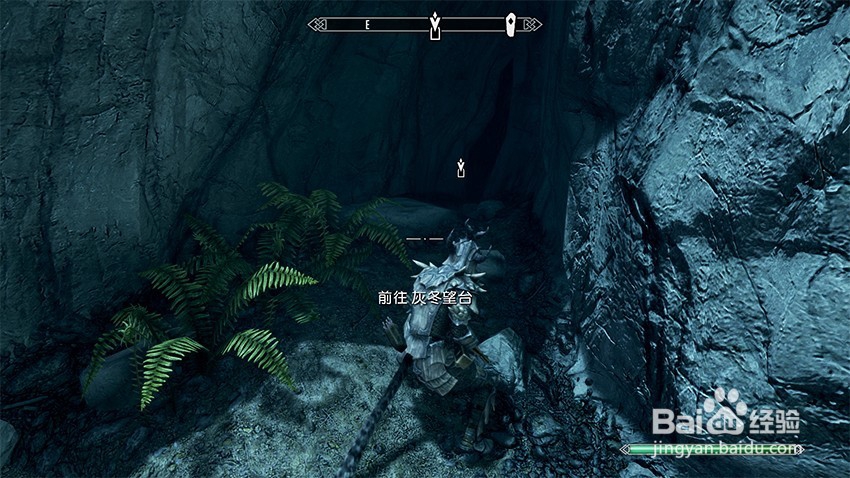The height and width of the screenshot is (478, 850).
Task: Select the location marker at the compass's right end
Action: tap(511, 23)
